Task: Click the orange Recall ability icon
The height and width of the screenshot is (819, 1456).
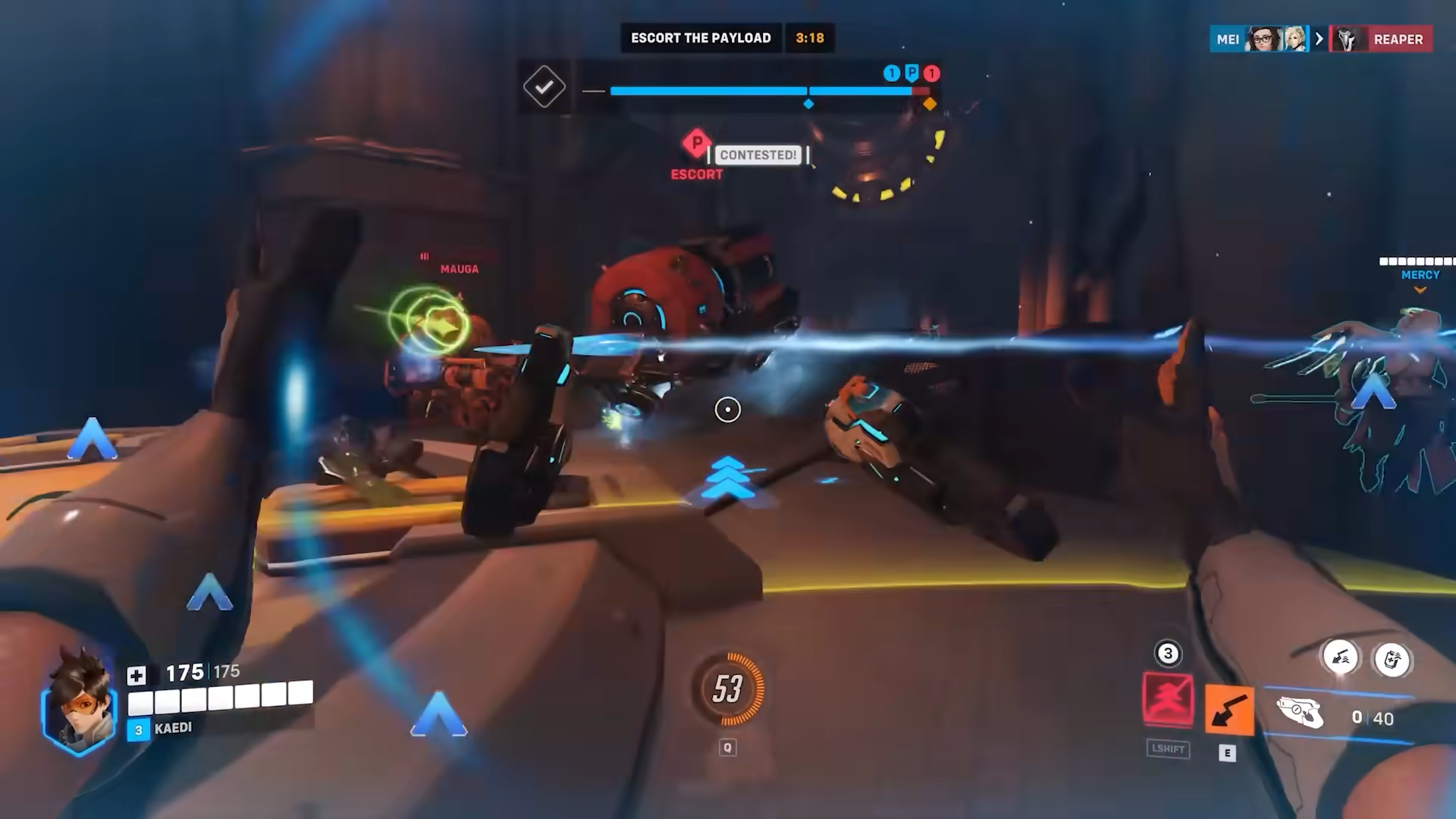Action: click(1228, 709)
